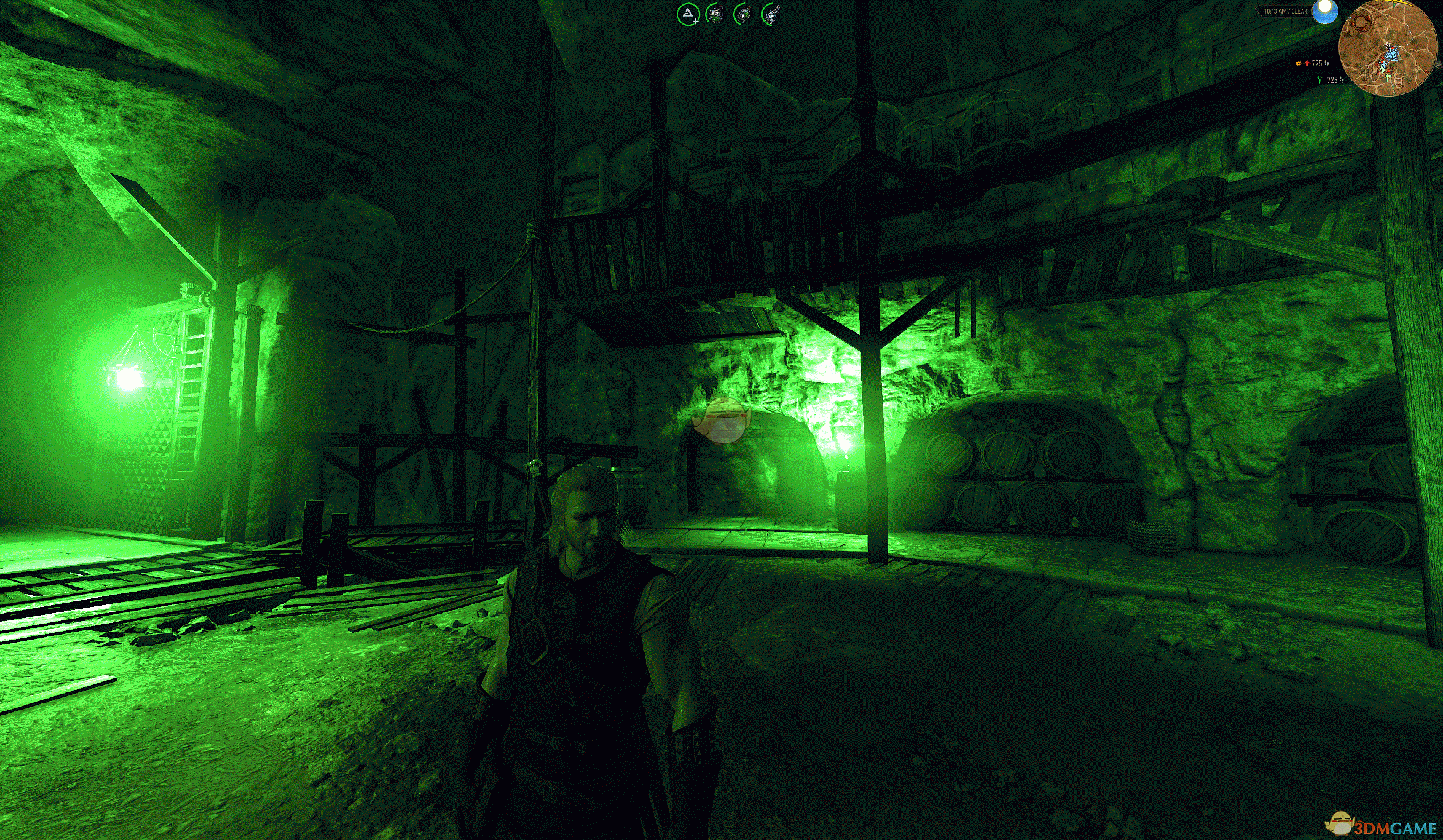Toggle the tracked quest distance indicator
The width and height of the screenshot is (1443, 840).
(1316, 64)
